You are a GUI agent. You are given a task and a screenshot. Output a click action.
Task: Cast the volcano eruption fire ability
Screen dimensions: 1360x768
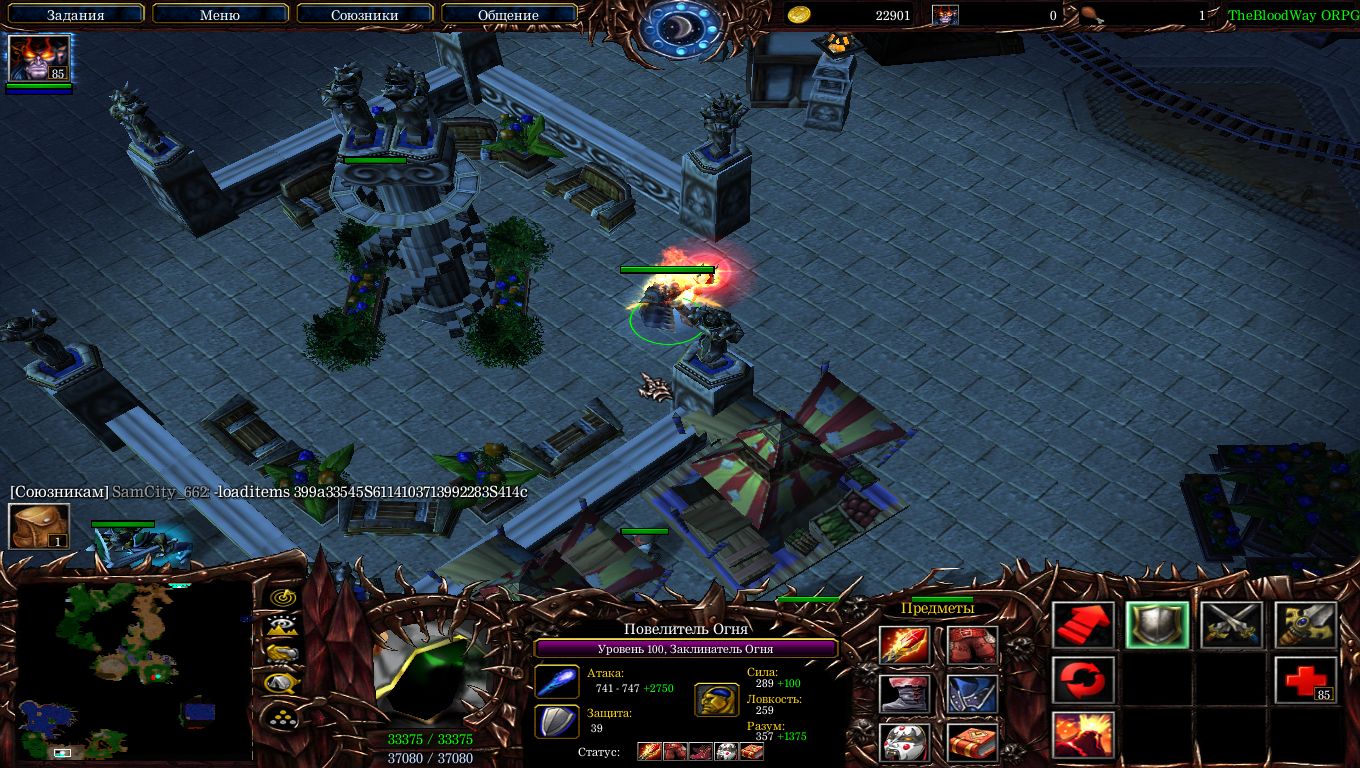tap(1084, 735)
